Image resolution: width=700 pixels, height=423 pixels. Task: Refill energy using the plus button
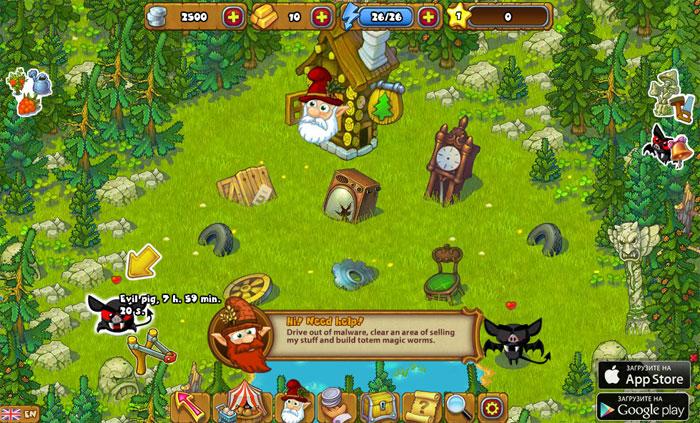pyautogui.click(x=428, y=17)
